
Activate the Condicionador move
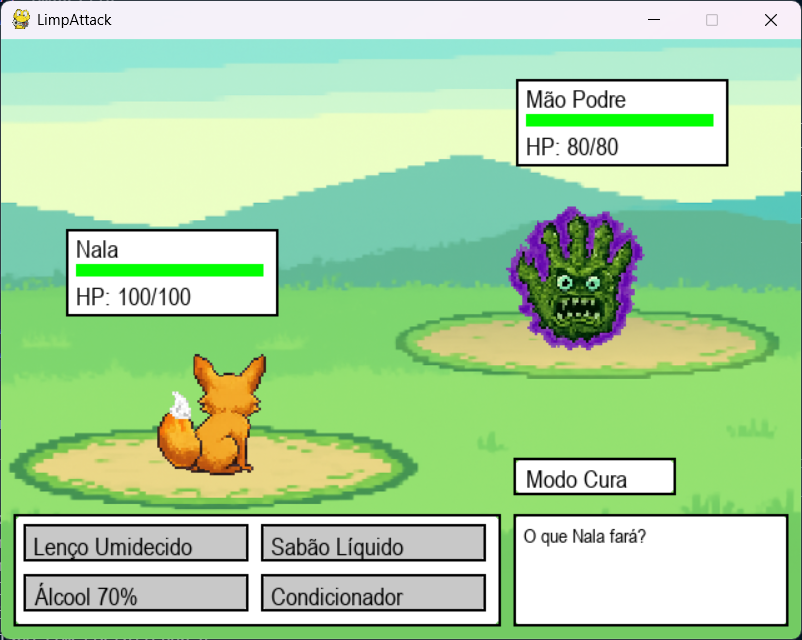click(373, 593)
